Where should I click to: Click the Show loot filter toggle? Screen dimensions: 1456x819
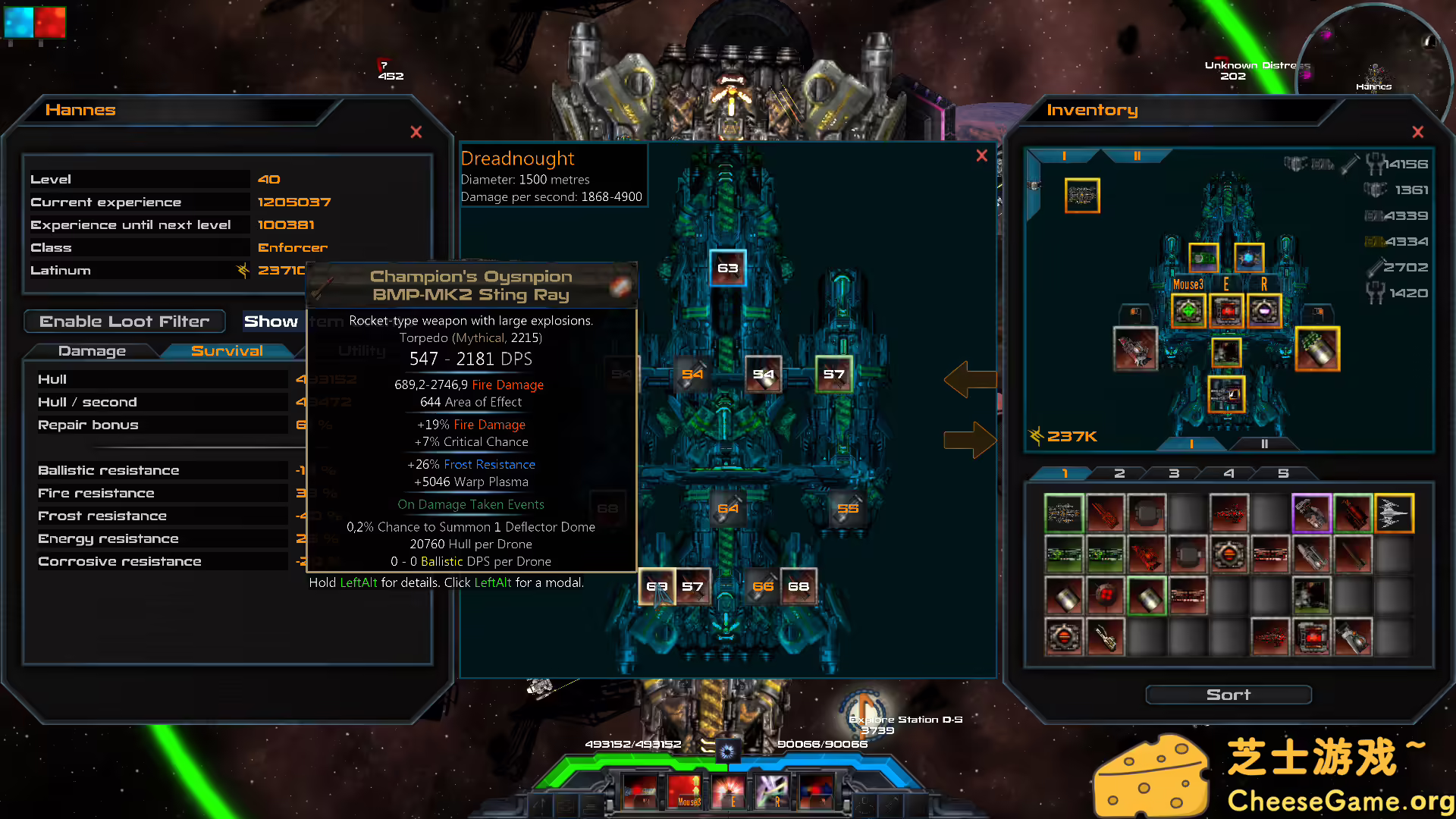[x=271, y=321]
